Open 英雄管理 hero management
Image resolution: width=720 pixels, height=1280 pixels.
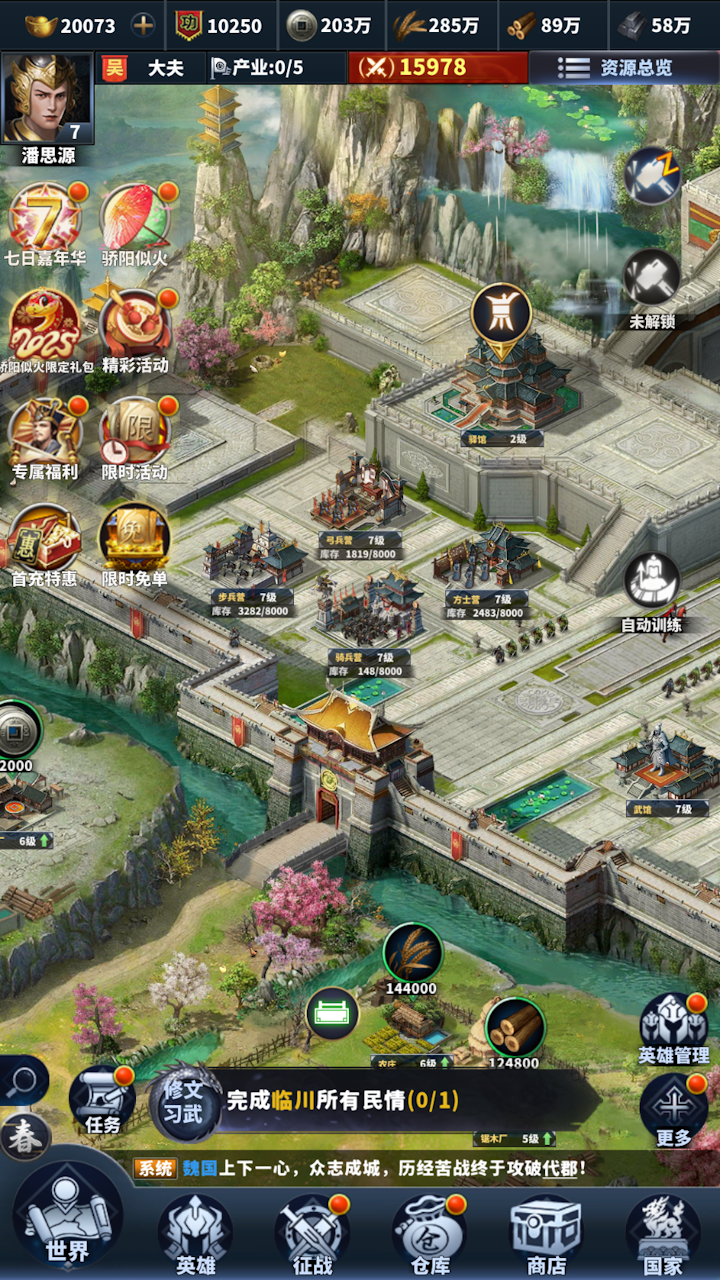tap(673, 1026)
